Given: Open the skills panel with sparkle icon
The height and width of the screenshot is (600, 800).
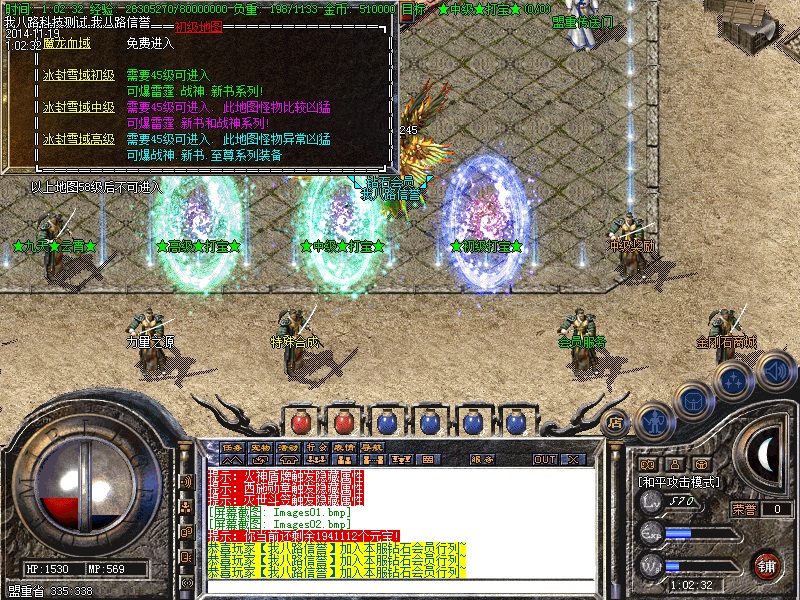Looking at the screenshot, I should click(x=734, y=380).
